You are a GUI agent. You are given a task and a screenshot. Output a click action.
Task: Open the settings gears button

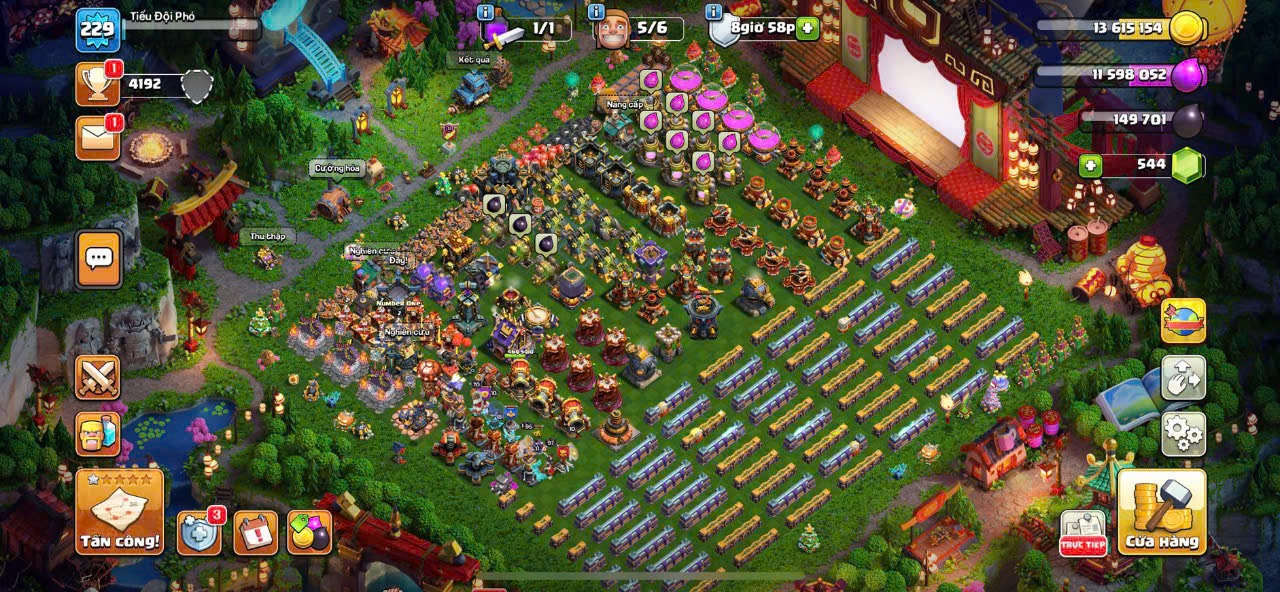click(x=1183, y=433)
